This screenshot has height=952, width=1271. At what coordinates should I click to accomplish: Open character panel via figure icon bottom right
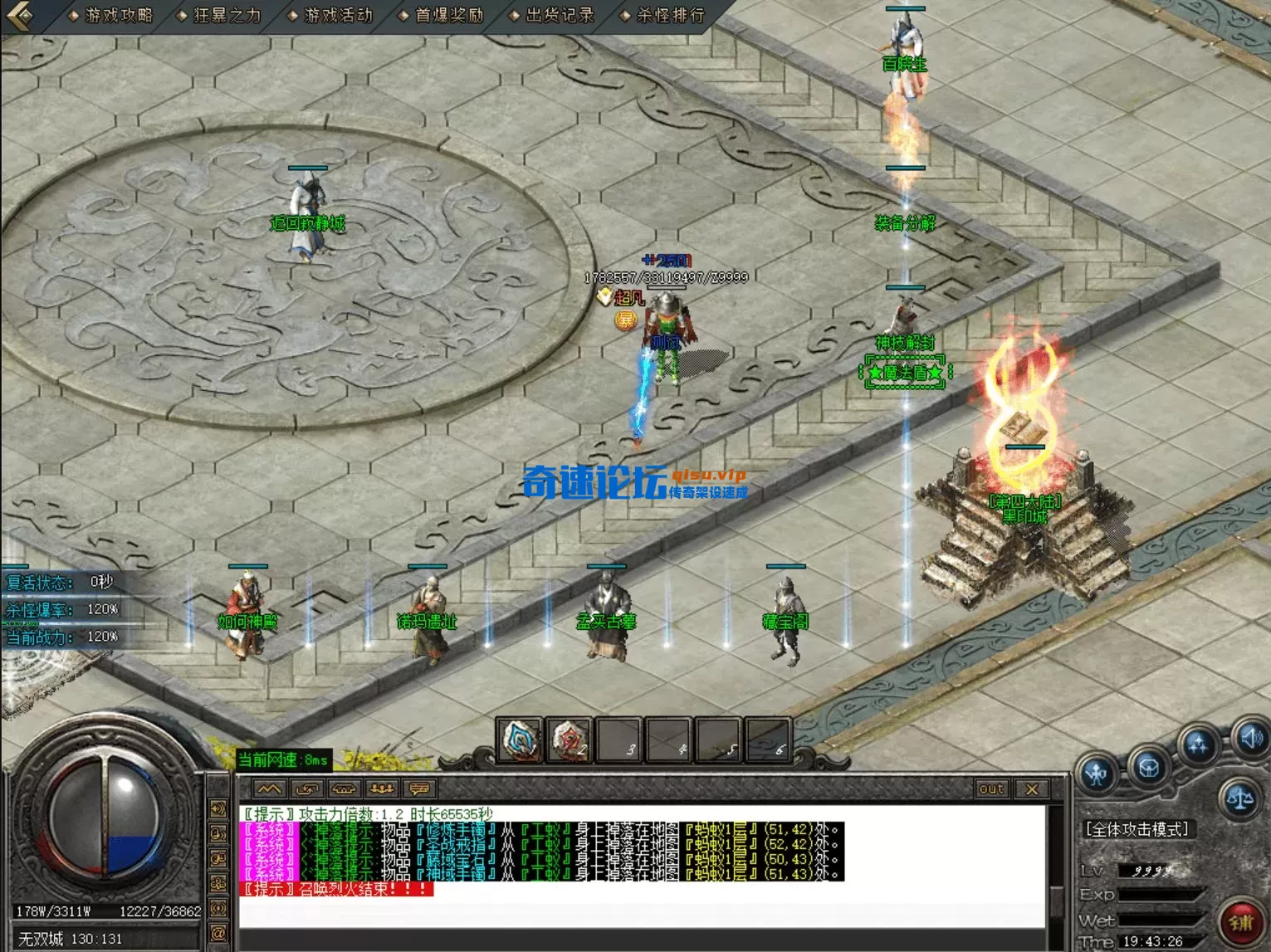coord(1097,774)
